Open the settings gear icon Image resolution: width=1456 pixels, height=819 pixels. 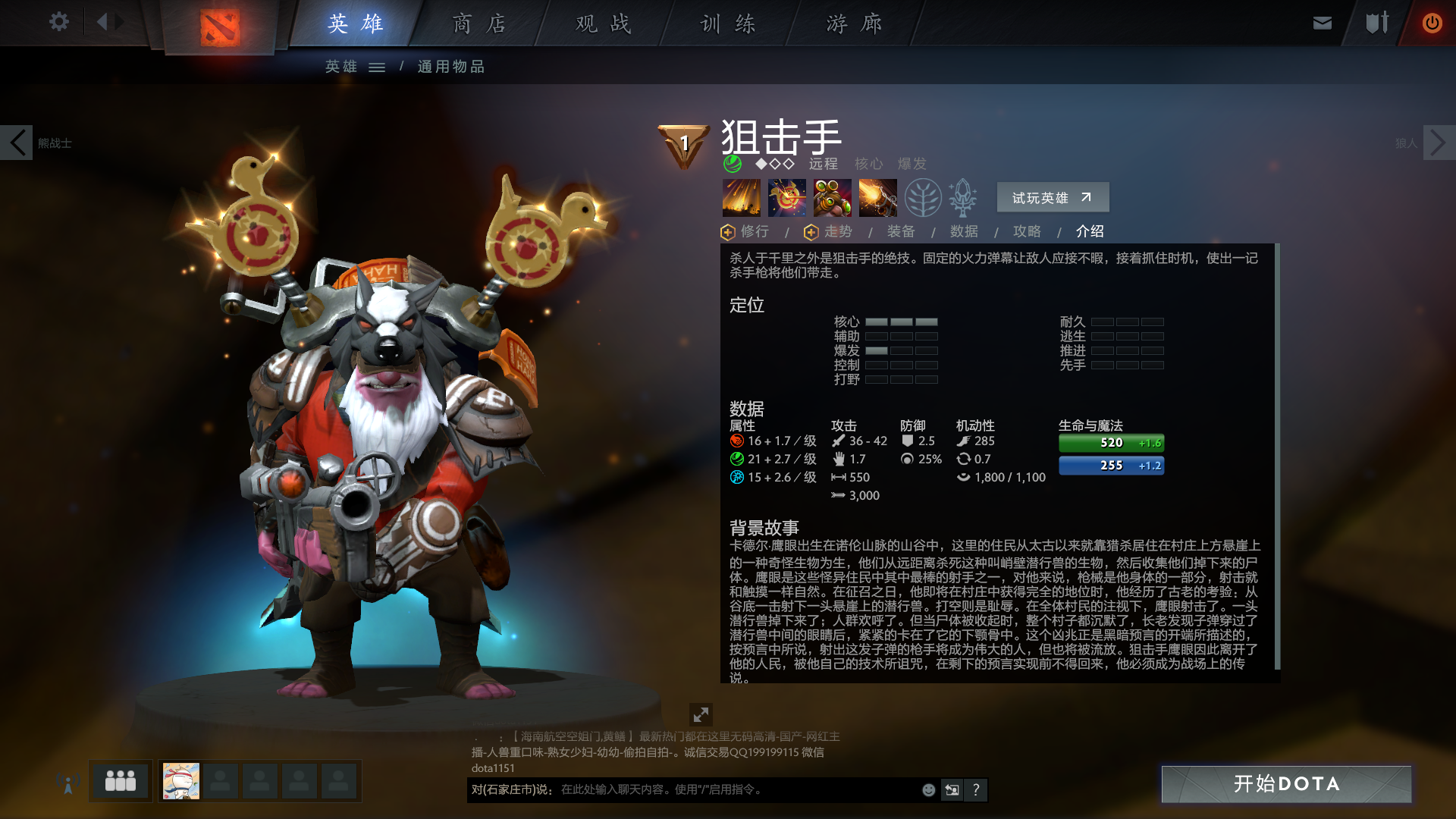point(58,22)
